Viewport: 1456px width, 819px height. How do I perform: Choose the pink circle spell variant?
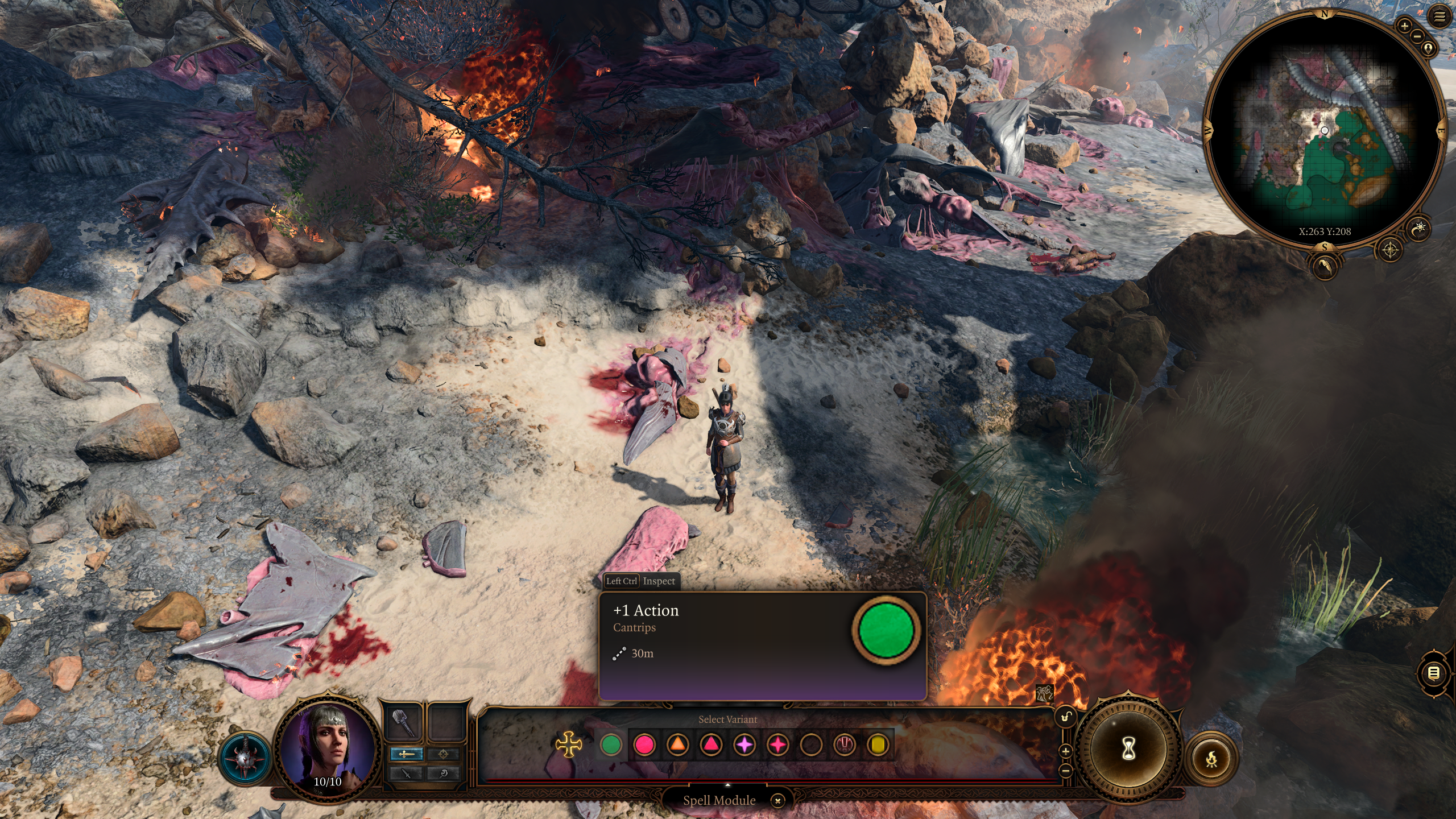tap(644, 745)
